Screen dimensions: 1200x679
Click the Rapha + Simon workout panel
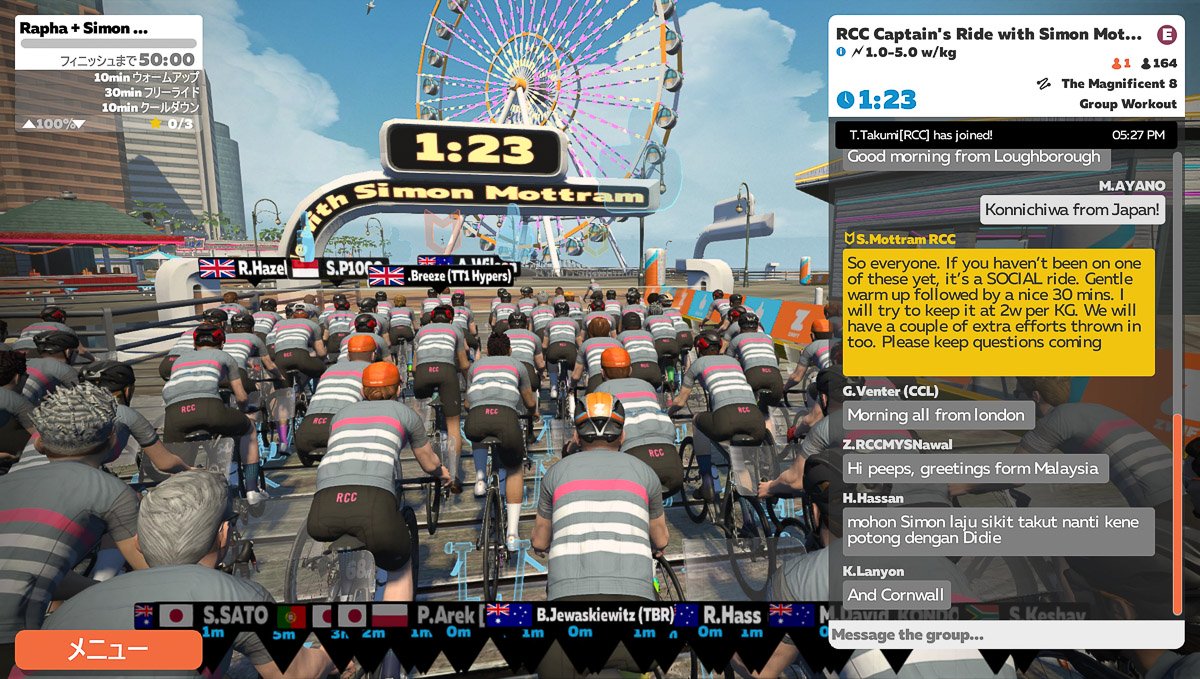coord(108,73)
